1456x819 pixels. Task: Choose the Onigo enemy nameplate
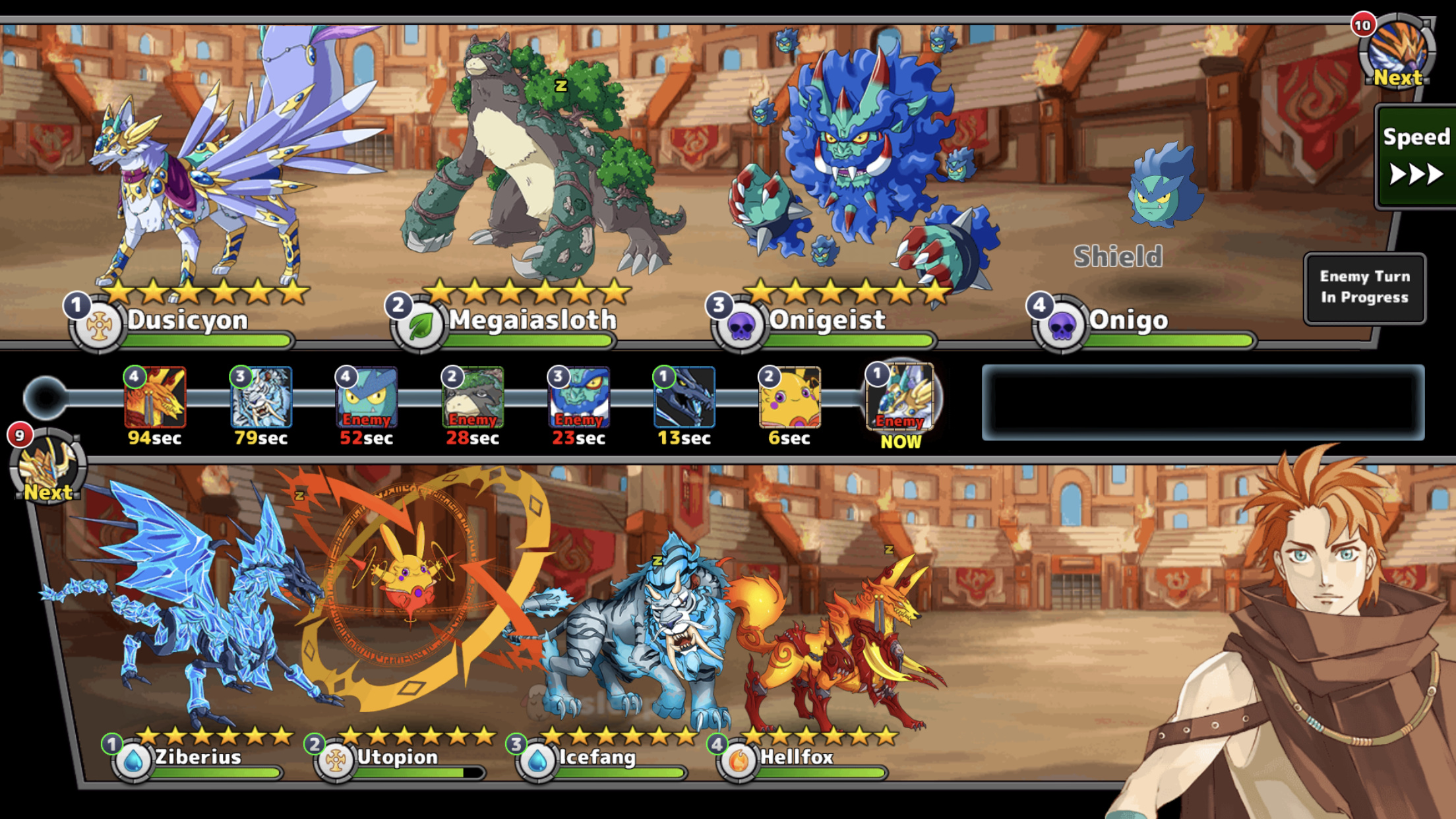1128,321
